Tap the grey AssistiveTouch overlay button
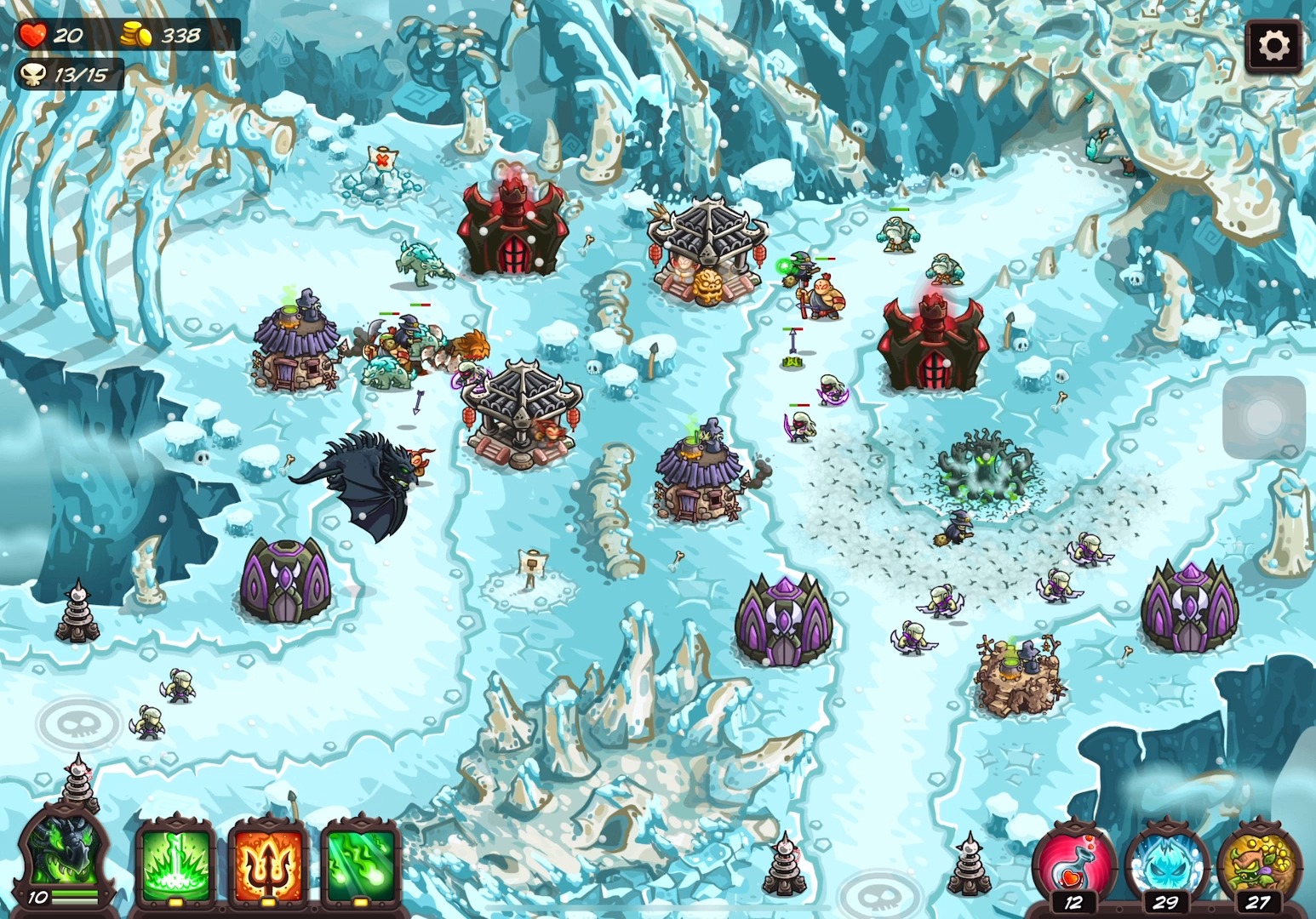This screenshot has height=919, width=1316. 1263,417
